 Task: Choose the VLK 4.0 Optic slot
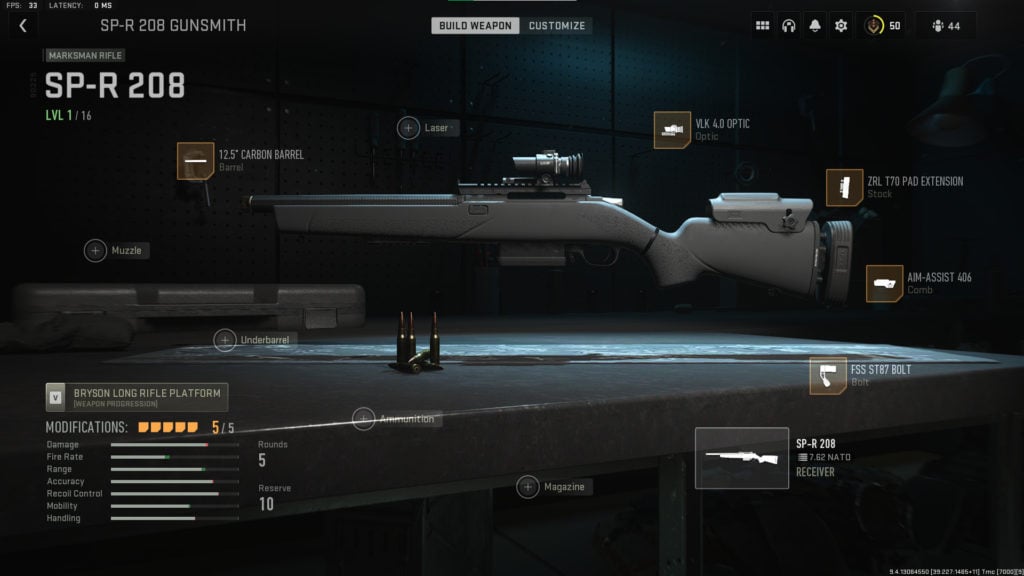click(672, 129)
